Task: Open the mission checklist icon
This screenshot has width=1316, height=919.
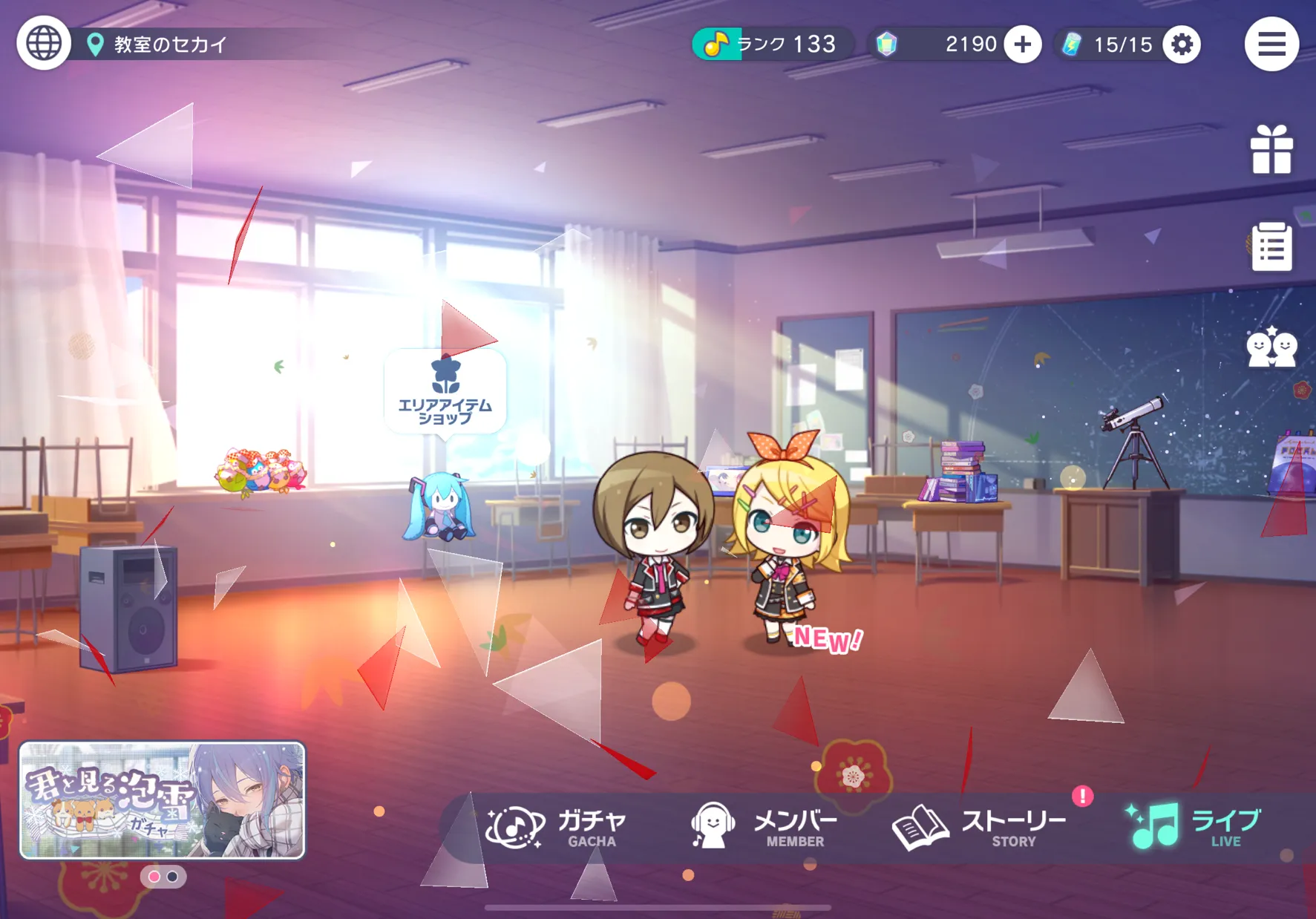Action: pyautogui.click(x=1271, y=247)
